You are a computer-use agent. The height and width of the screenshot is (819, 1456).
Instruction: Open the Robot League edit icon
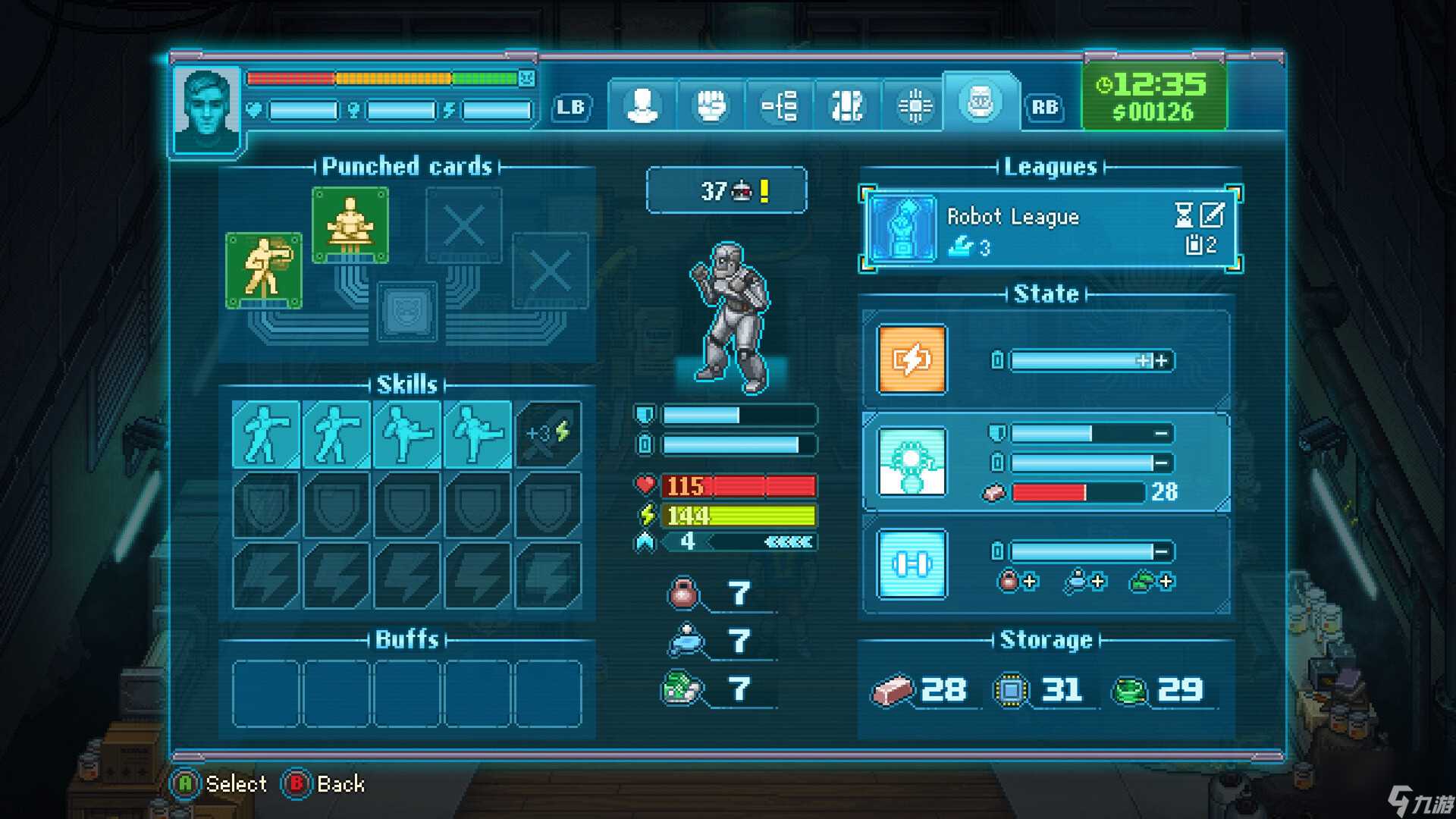(x=1212, y=215)
